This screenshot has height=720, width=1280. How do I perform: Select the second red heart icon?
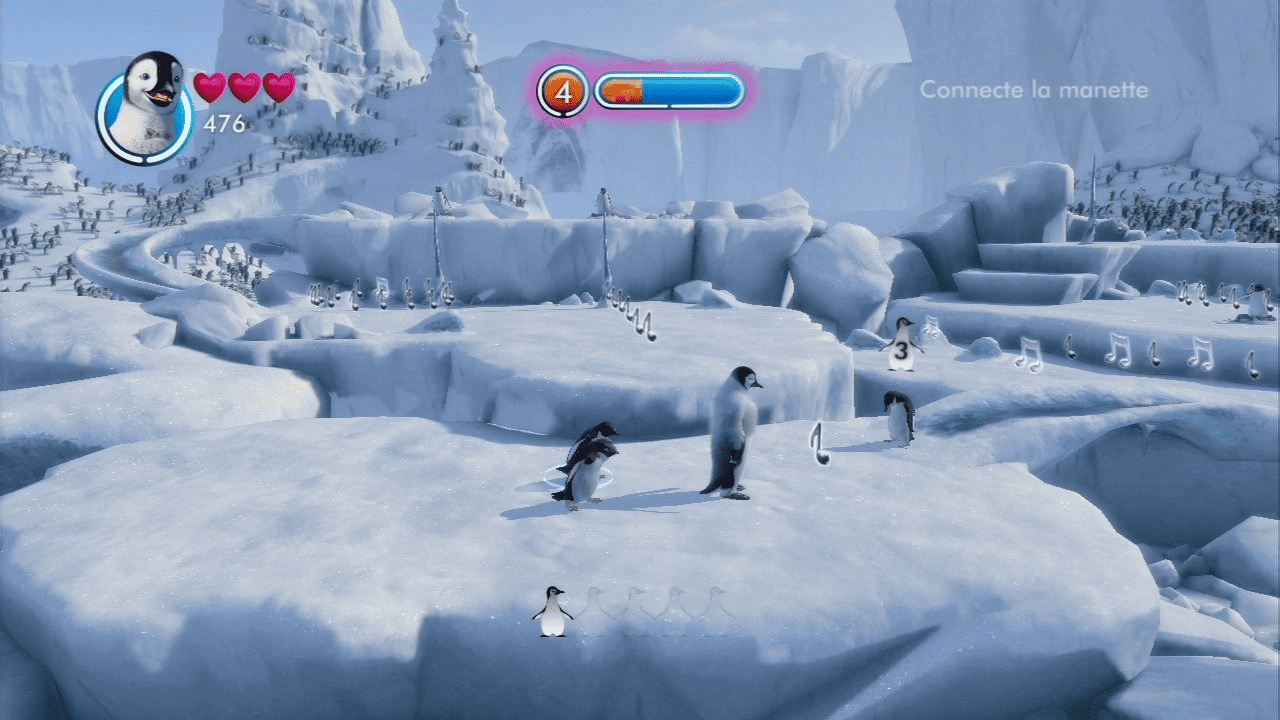pyautogui.click(x=245, y=88)
